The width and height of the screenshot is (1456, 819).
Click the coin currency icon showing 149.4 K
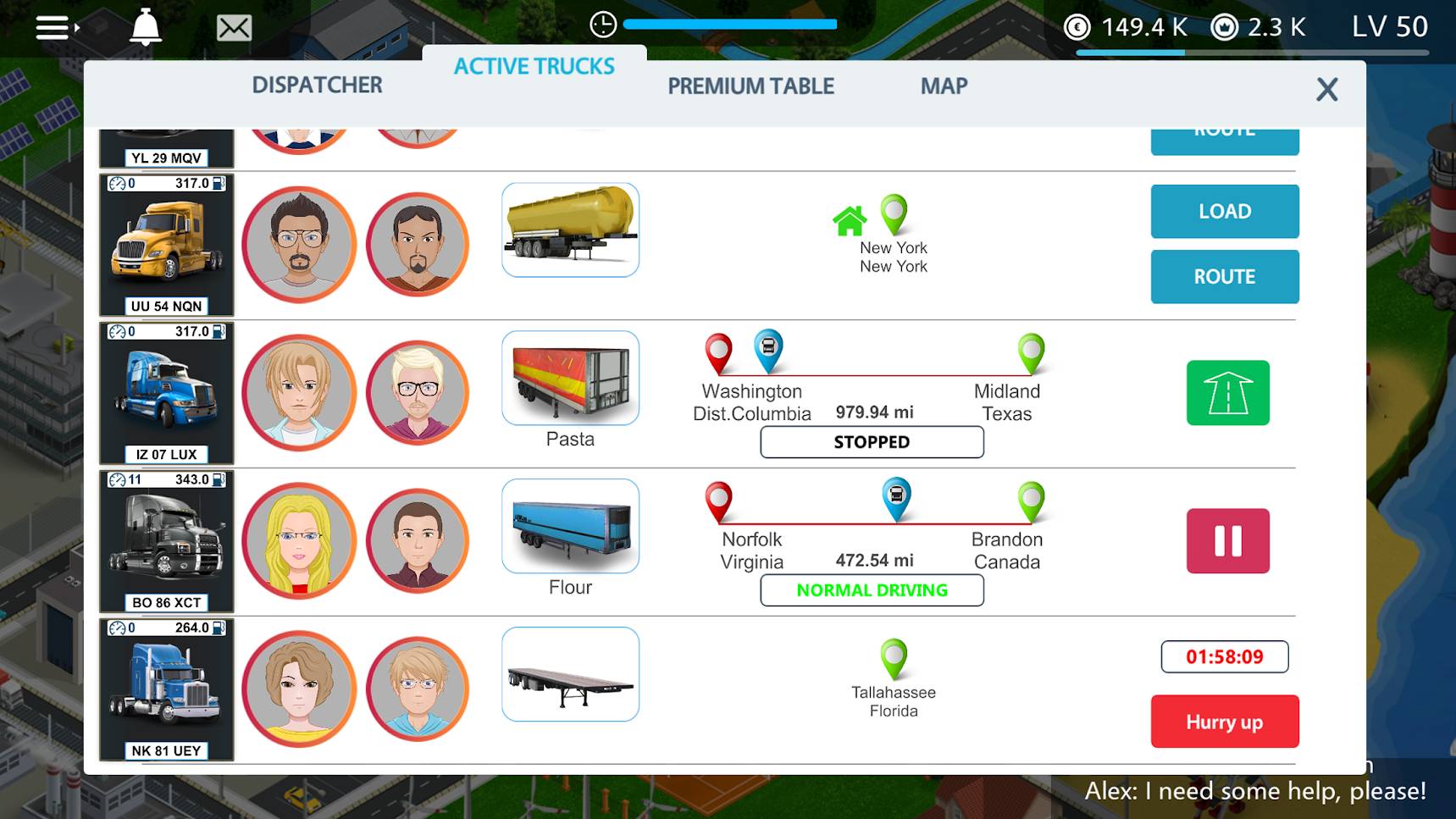1077,25
